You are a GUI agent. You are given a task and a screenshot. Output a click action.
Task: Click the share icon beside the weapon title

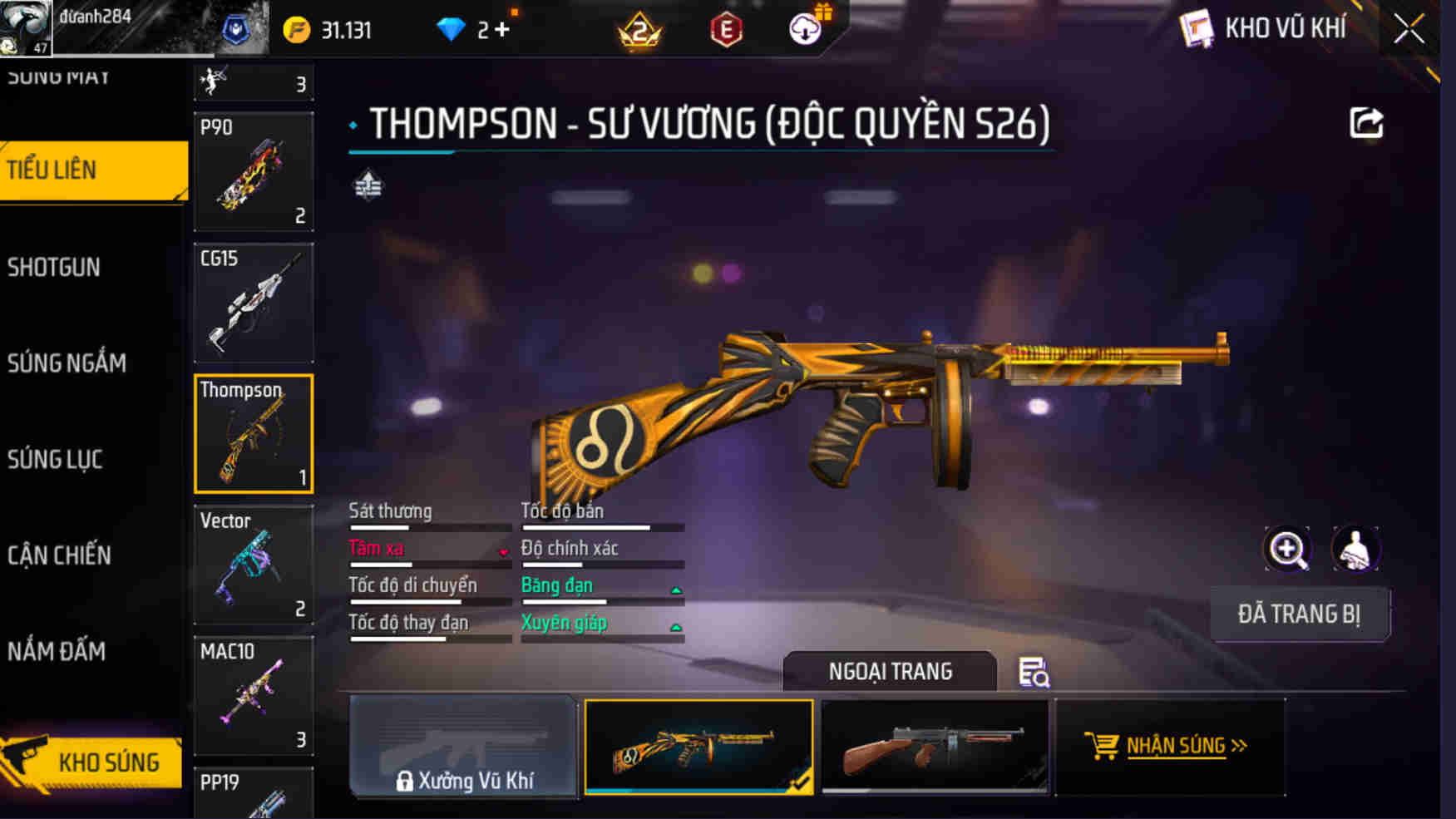click(x=1365, y=121)
